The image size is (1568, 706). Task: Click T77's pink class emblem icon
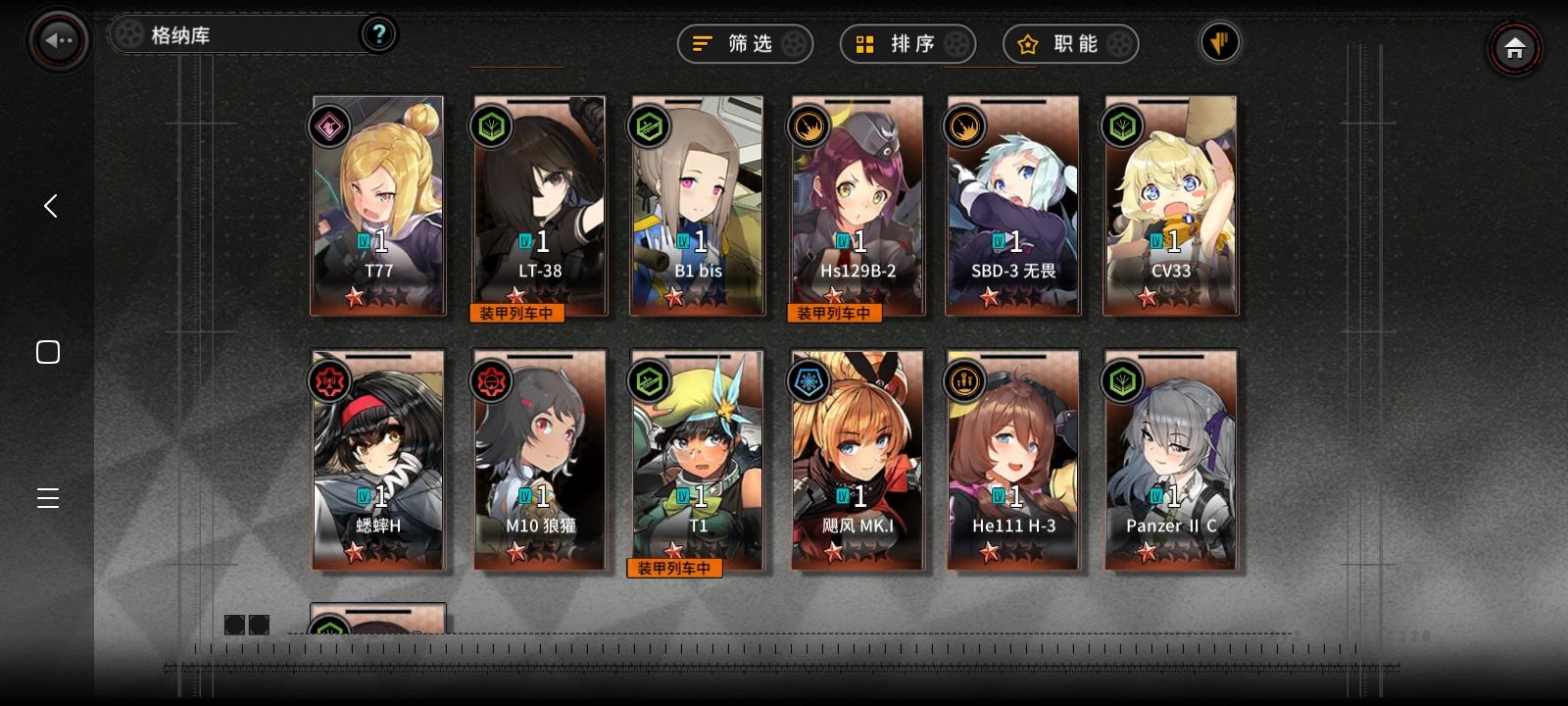(328, 126)
